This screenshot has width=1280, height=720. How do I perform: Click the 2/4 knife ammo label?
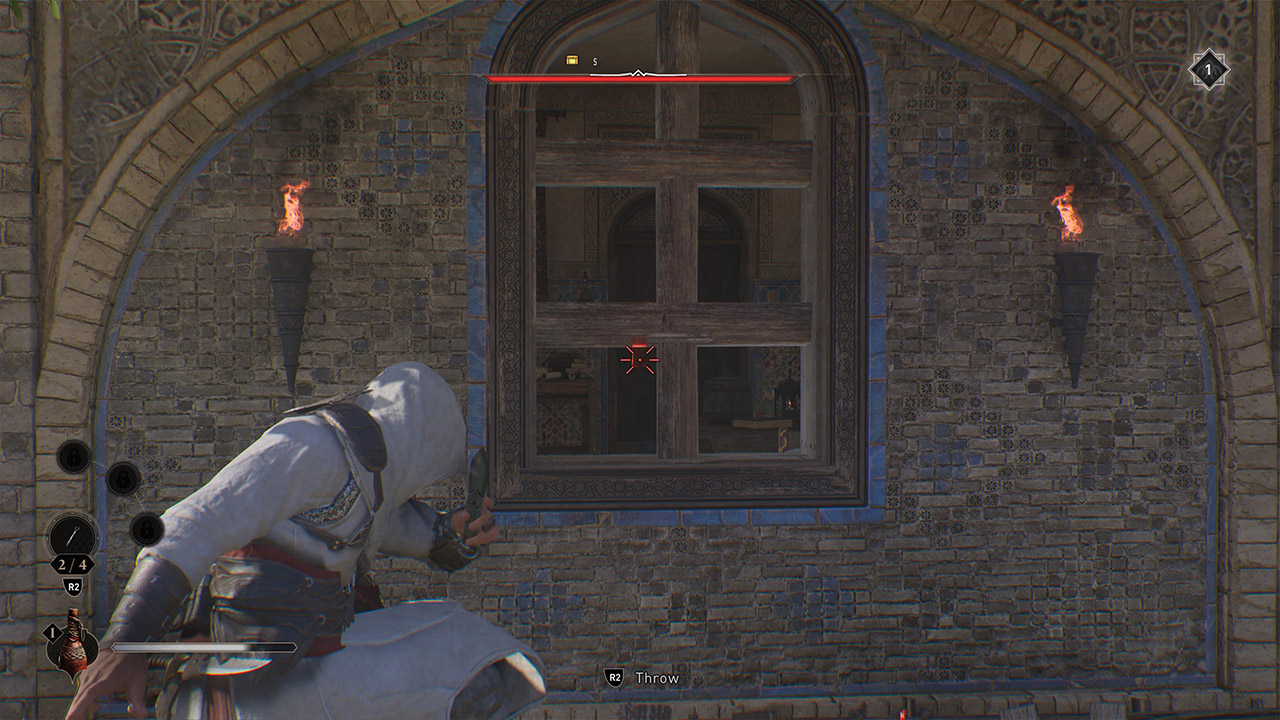[x=73, y=566]
